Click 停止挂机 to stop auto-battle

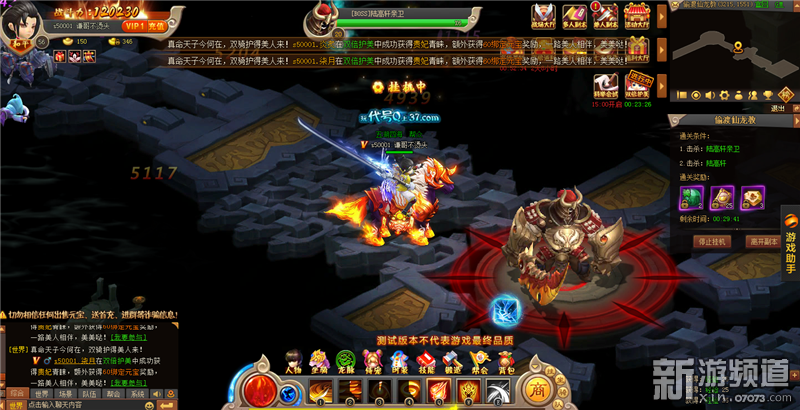point(712,241)
